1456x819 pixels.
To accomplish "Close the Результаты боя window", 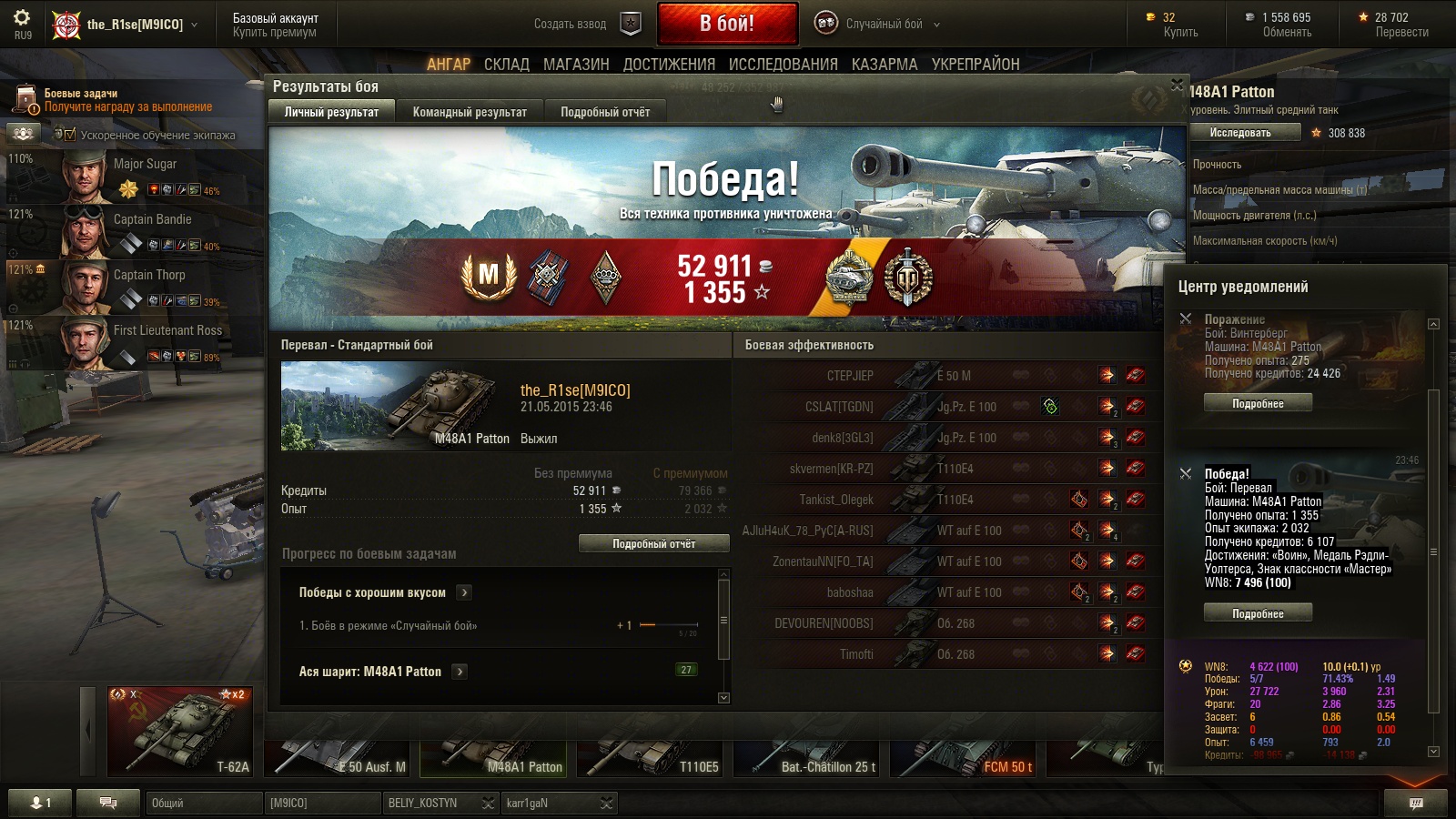I will 1177,85.
